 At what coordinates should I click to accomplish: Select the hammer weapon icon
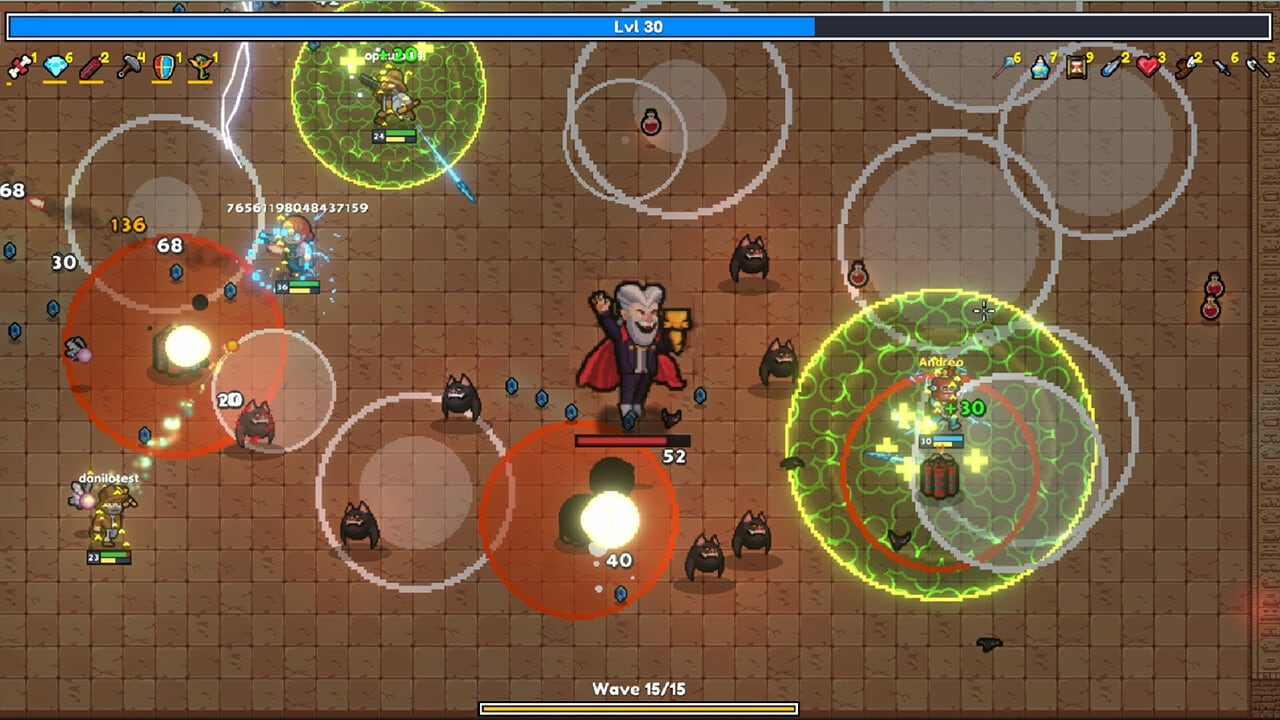pos(128,67)
